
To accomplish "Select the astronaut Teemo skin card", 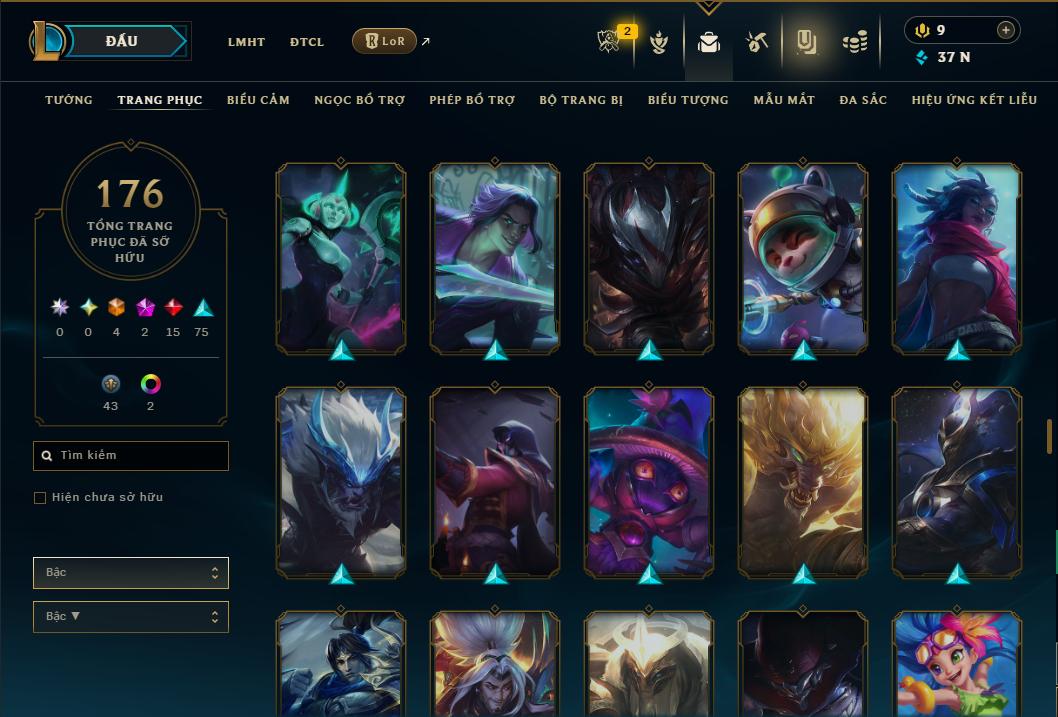I will 803,257.
